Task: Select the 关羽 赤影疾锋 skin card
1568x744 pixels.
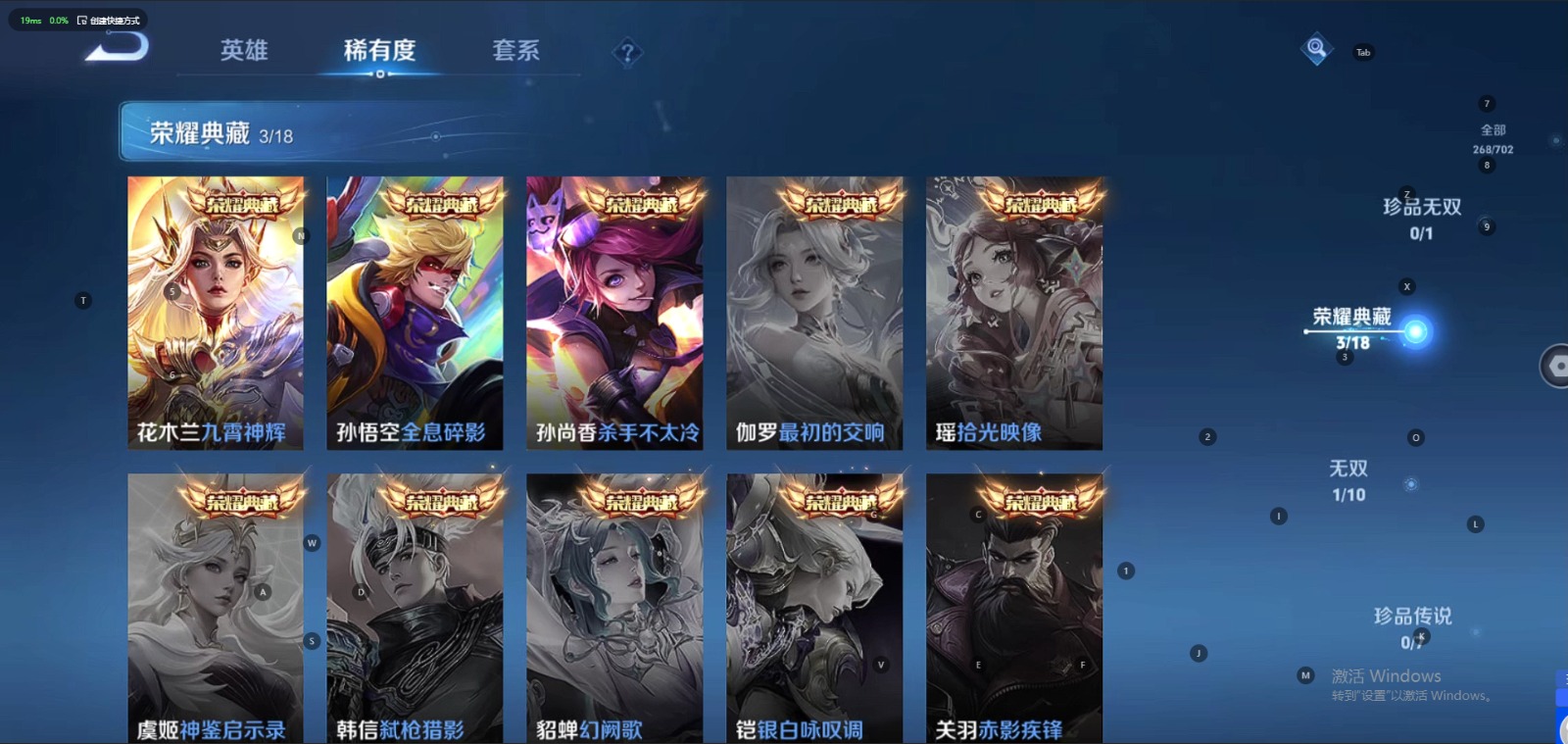Action: pyautogui.click(x=1014, y=608)
